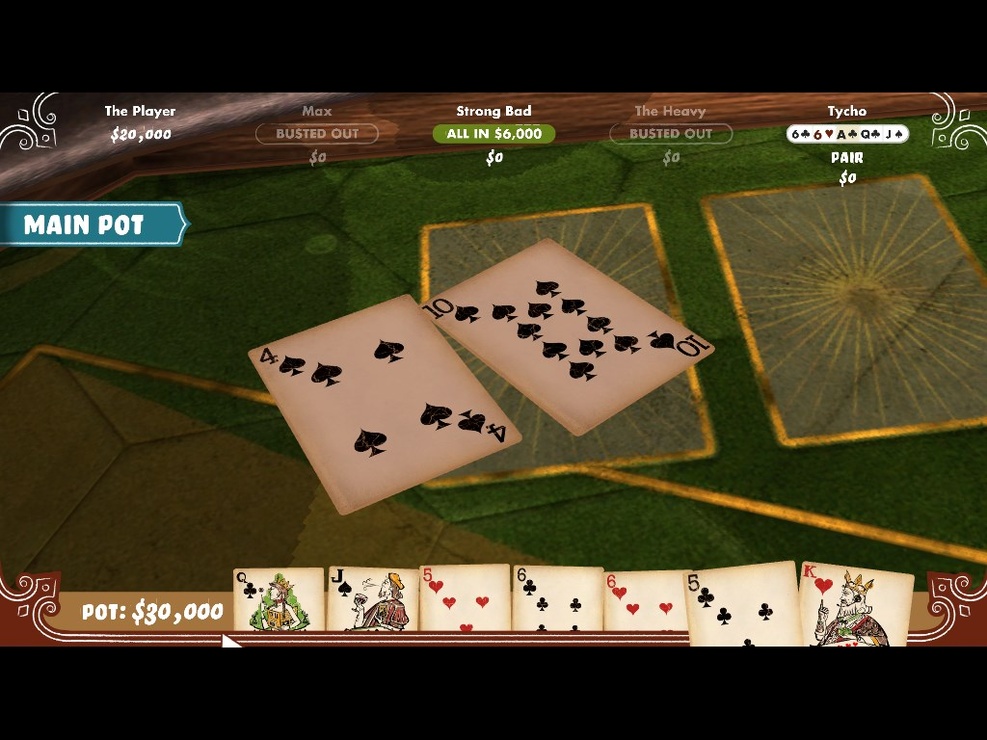Choose the Six of Clubs card
This screenshot has height=740, width=987.
coord(556,598)
